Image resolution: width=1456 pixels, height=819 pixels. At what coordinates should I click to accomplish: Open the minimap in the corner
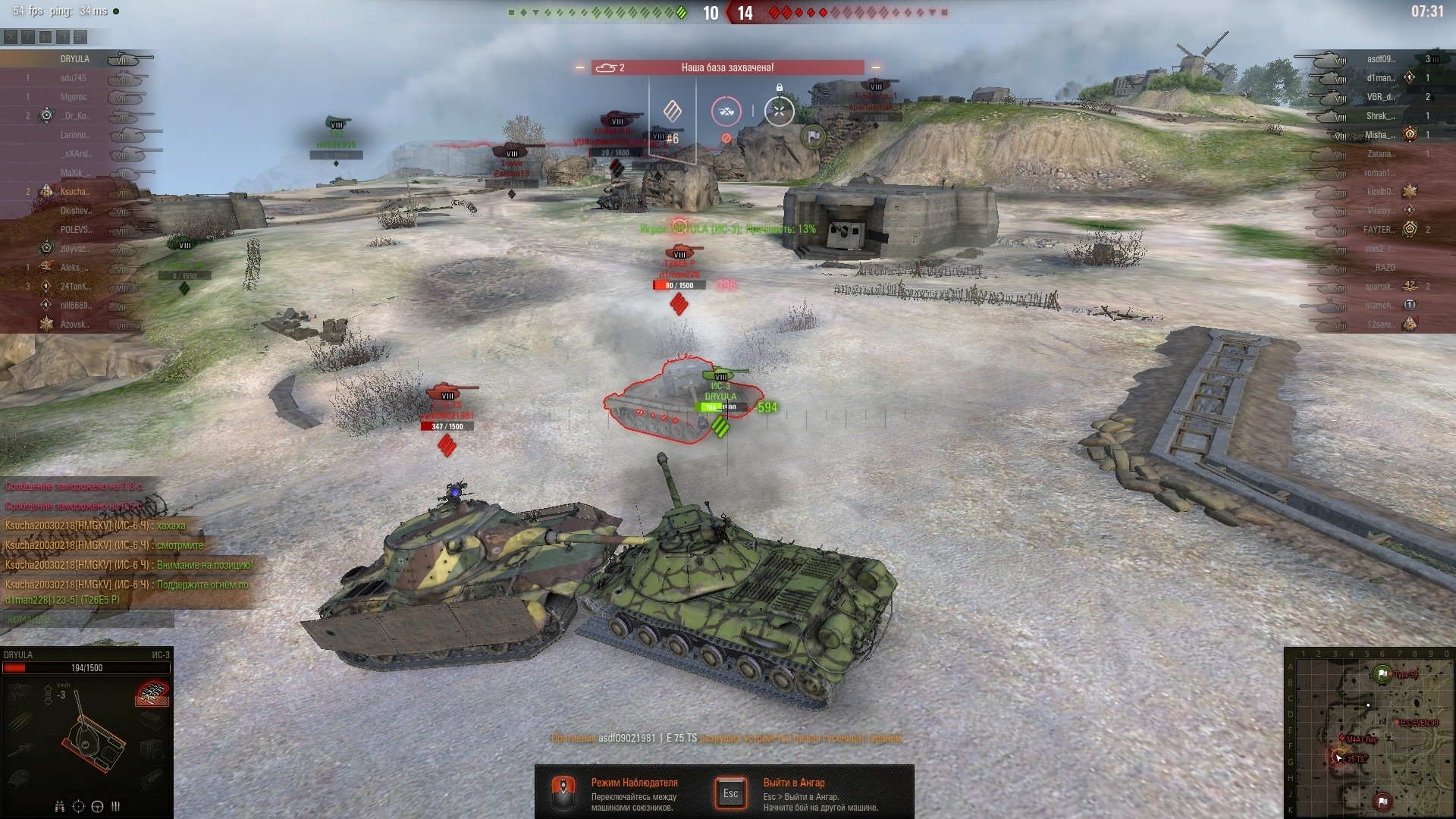1370,733
